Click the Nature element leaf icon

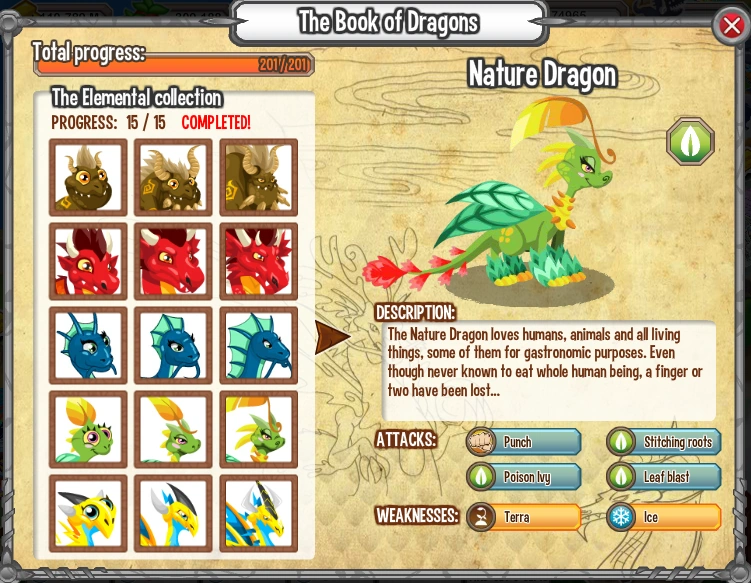(690, 141)
